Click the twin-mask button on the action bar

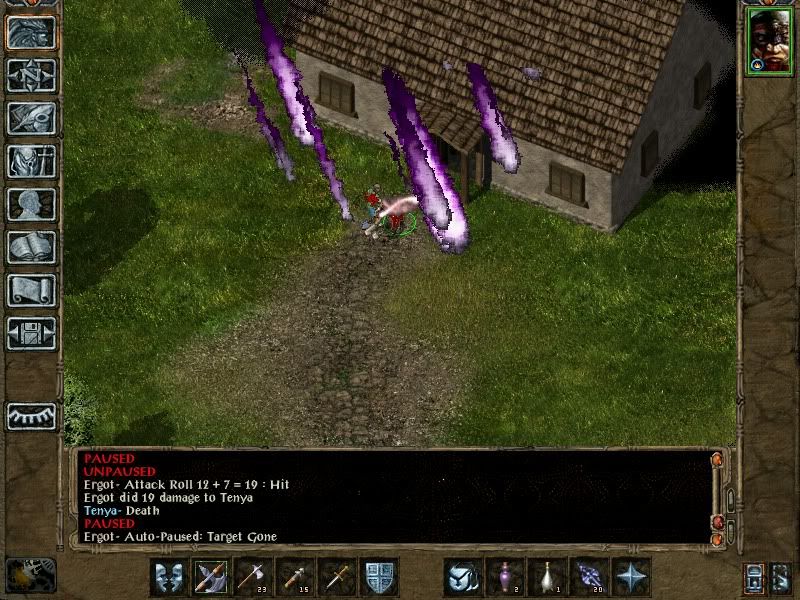tap(169, 577)
